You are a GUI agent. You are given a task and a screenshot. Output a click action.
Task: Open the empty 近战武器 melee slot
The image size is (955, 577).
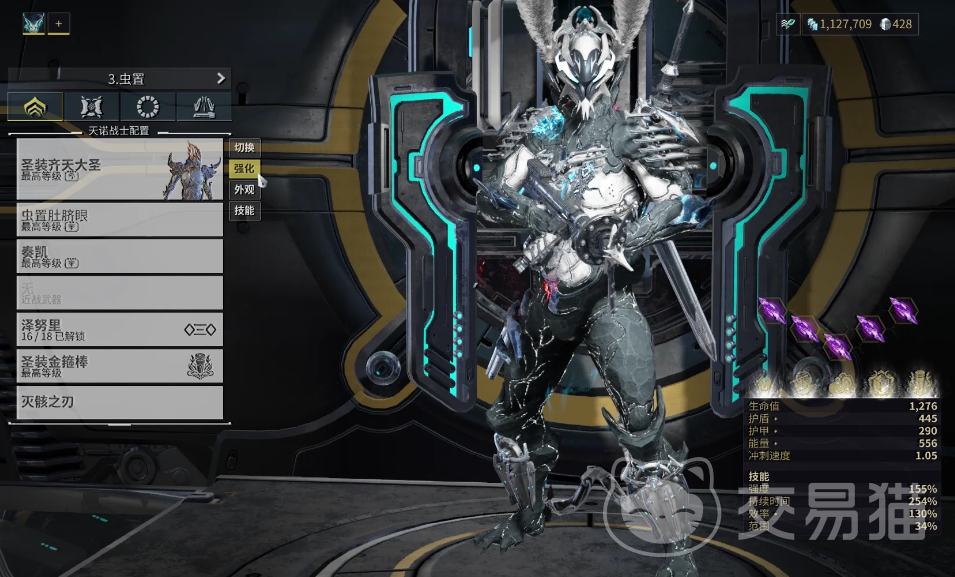(119, 292)
